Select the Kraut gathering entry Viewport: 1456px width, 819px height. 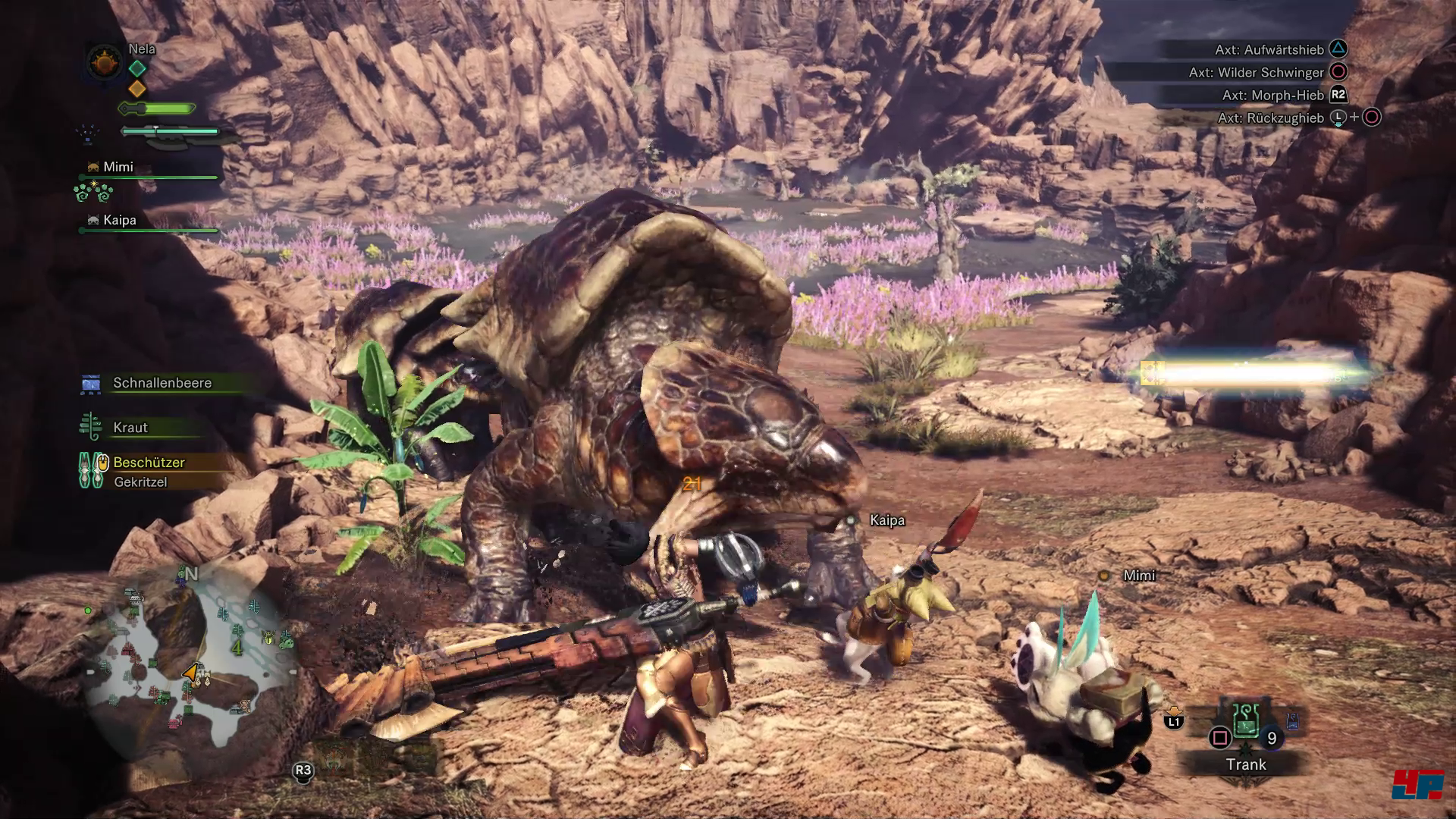(130, 428)
